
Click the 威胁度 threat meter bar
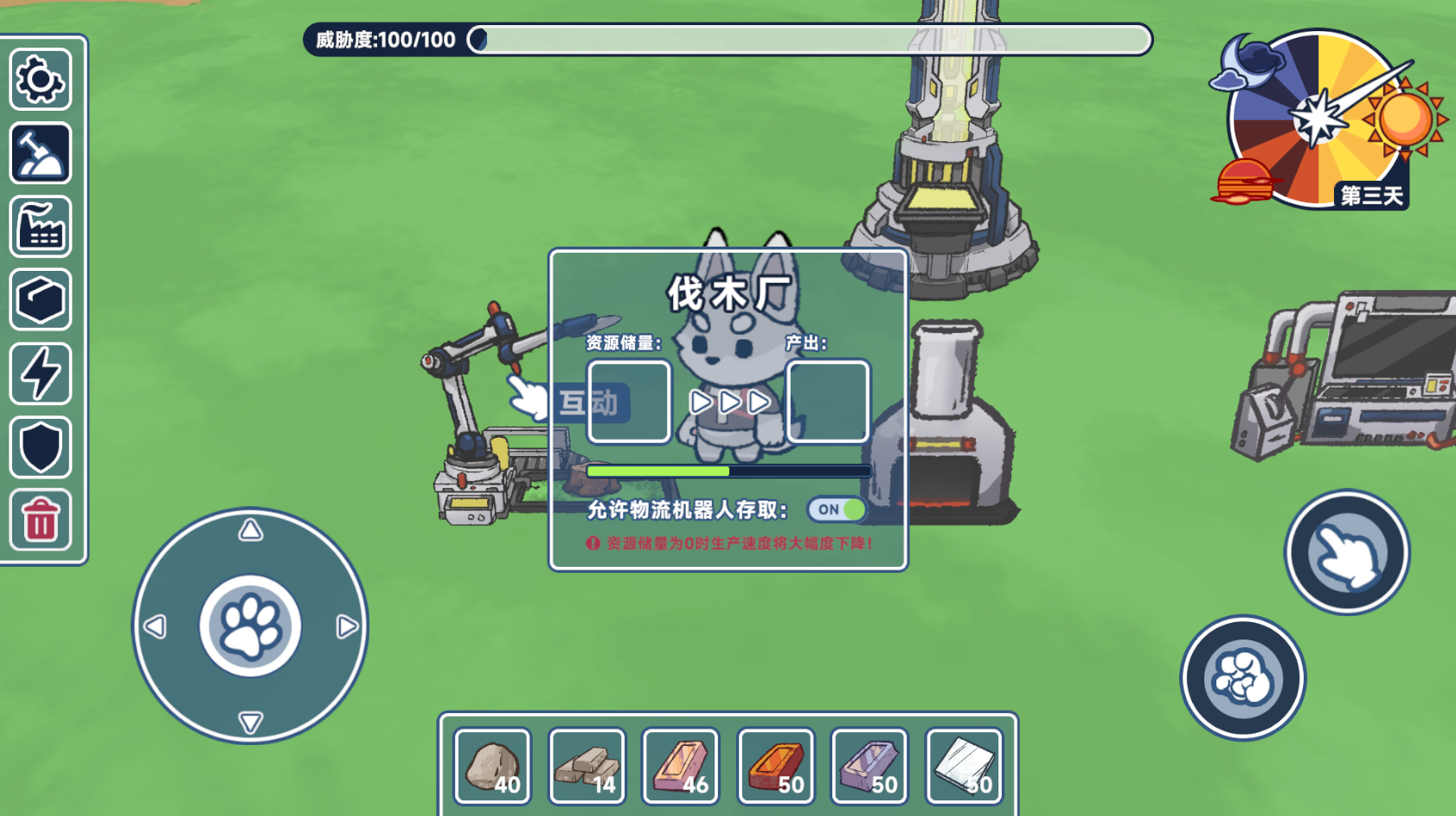[809, 39]
